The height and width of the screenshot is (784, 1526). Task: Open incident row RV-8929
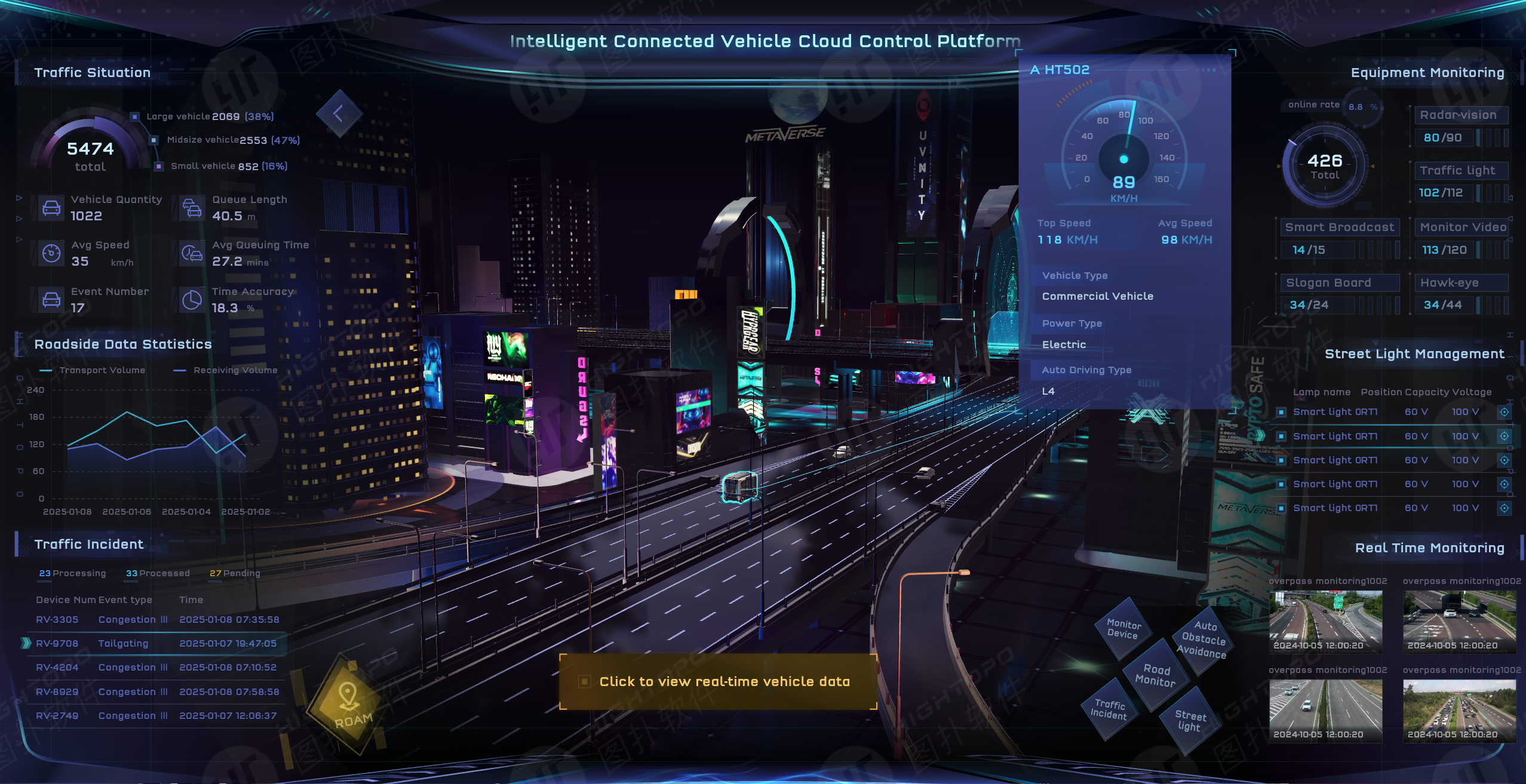pyautogui.click(x=156, y=692)
